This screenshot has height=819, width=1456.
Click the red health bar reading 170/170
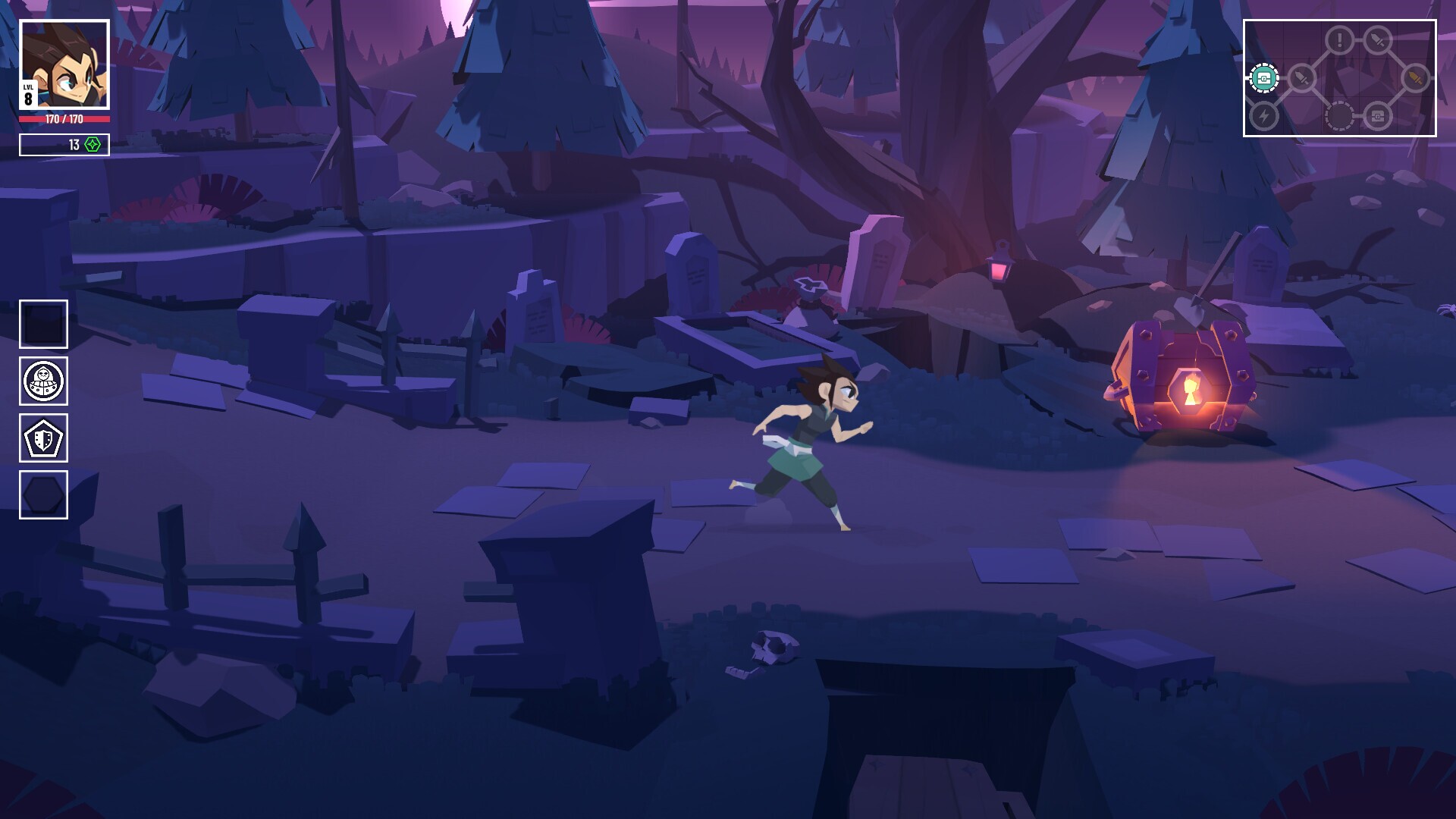point(63,118)
